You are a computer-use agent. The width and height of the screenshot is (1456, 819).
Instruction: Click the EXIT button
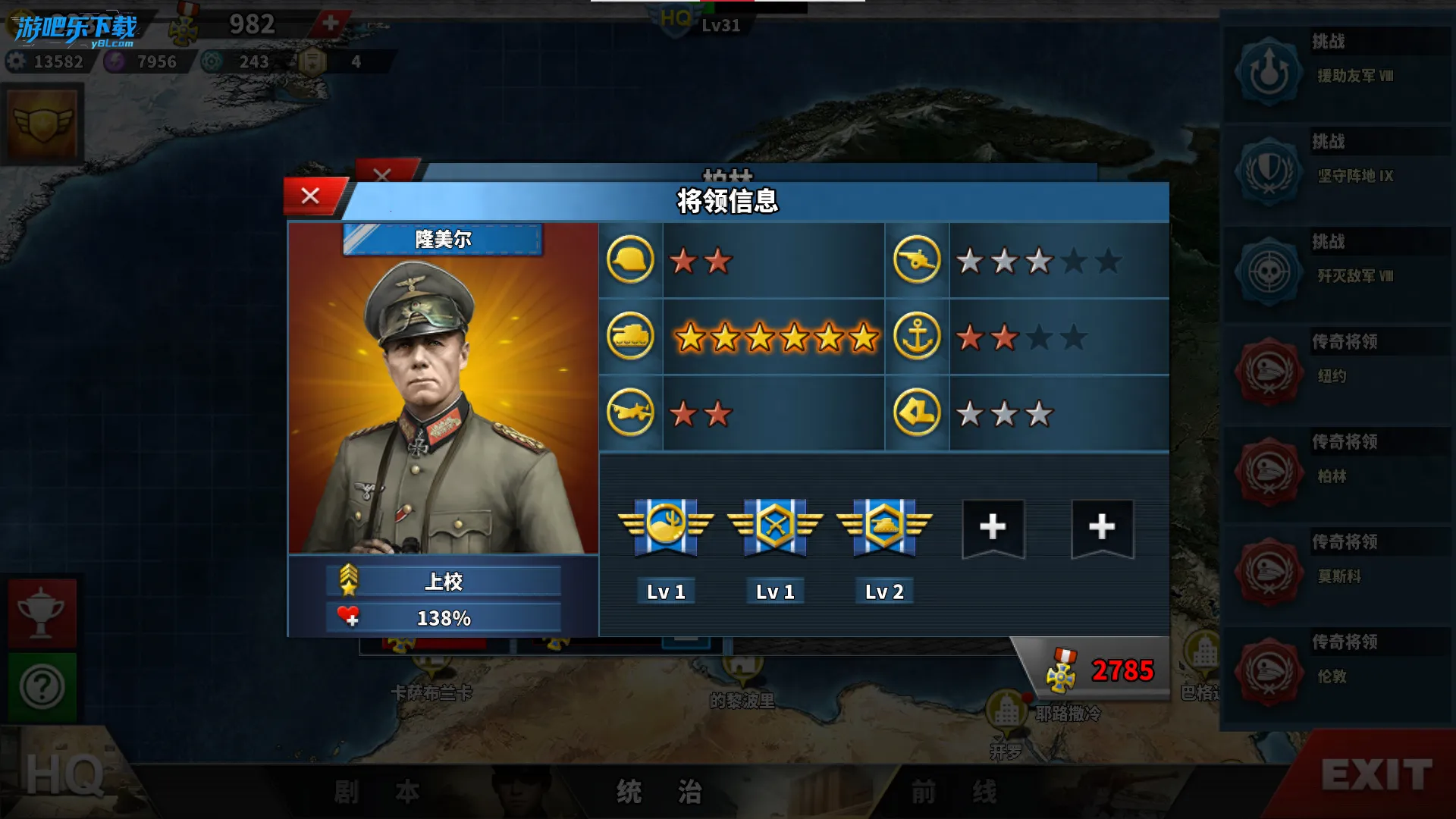tap(1376, 775)
